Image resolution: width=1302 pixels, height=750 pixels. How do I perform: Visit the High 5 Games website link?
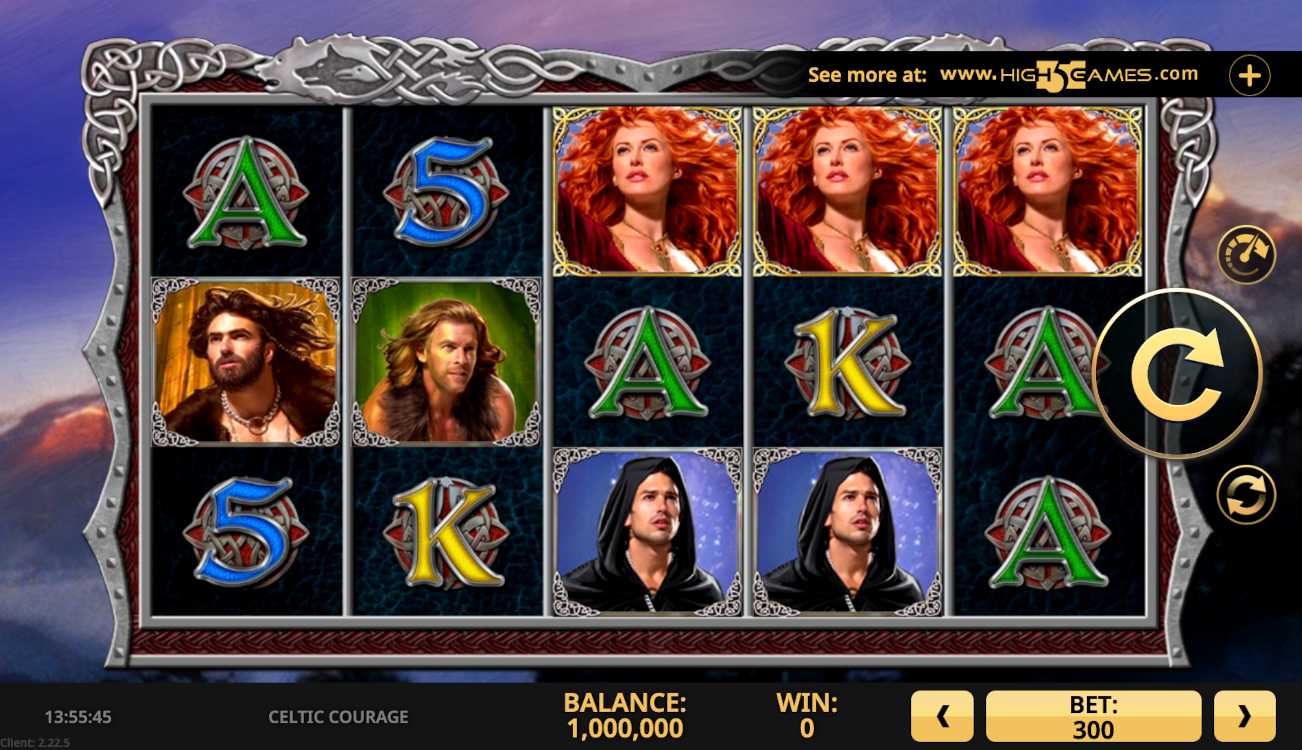pyautogui.click(x=1068, y=75)
